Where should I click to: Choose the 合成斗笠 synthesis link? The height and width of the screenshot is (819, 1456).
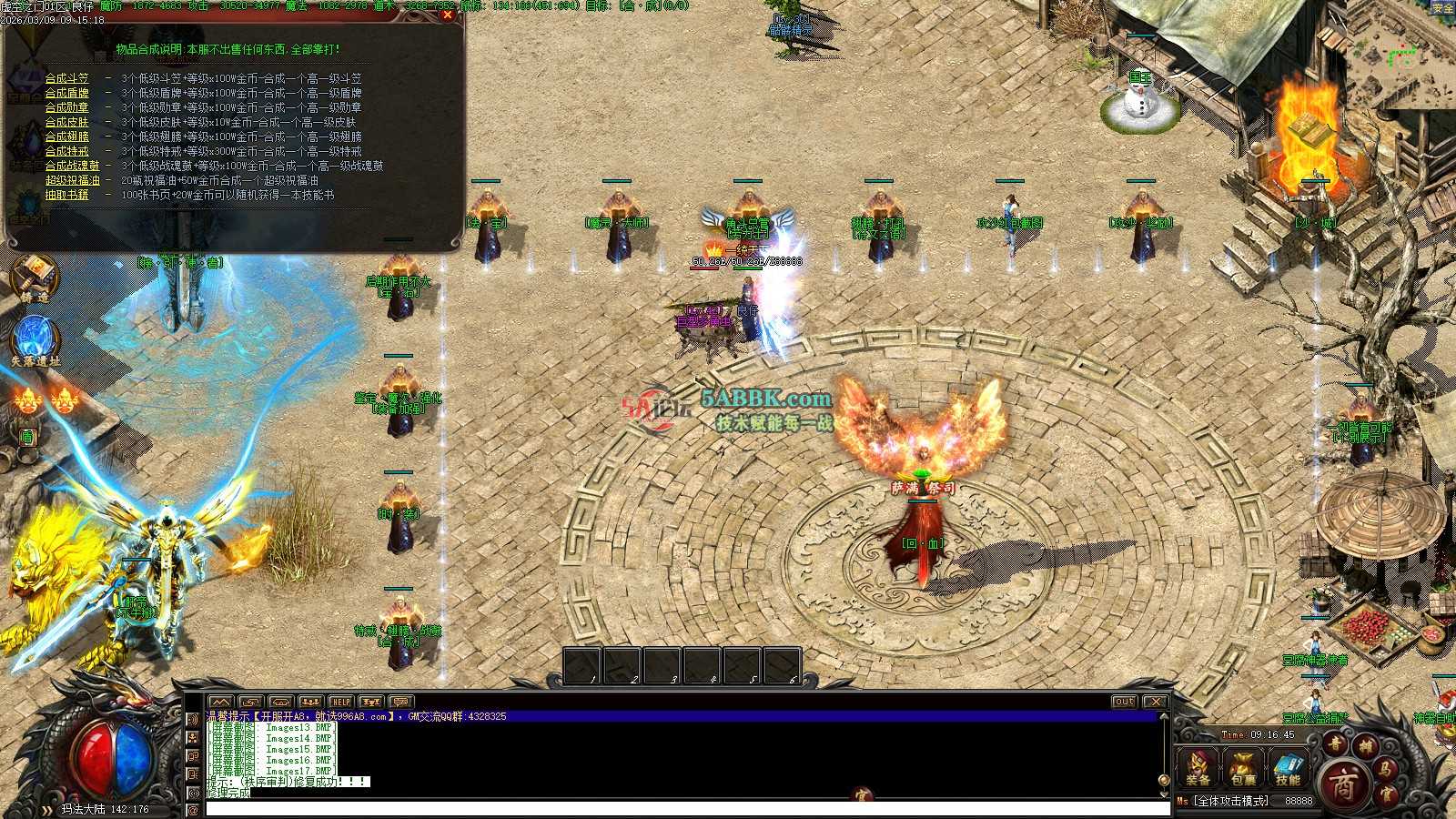(x=67, y=79)
